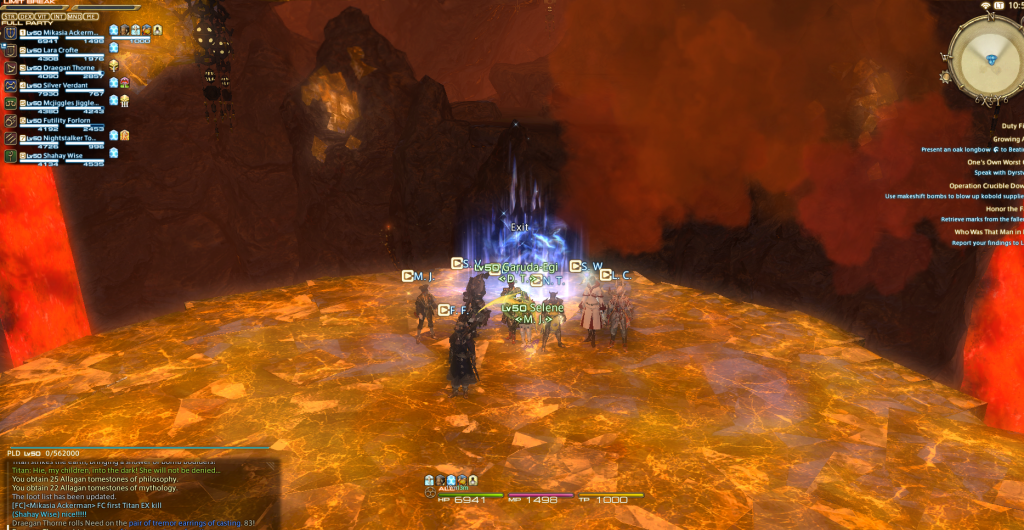Click the MND attribute pill
Viewport: 1024px width, 530px height.
(75, 17)
